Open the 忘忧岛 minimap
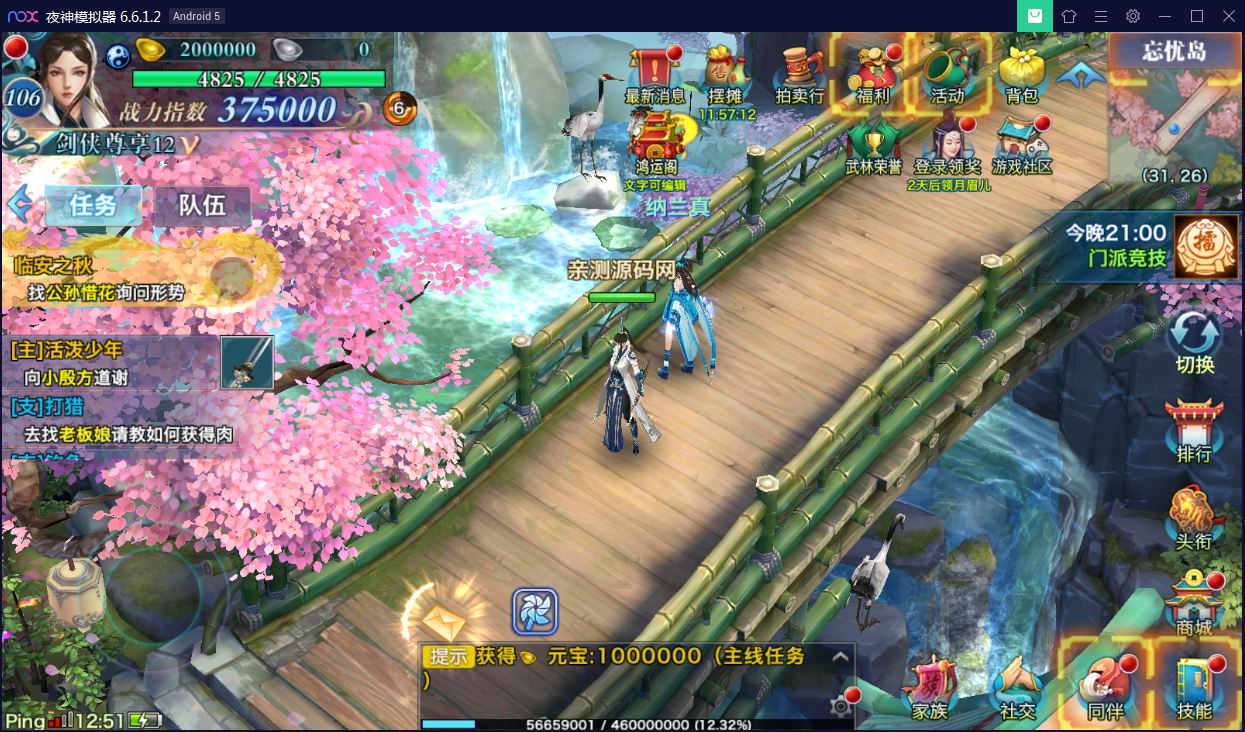The height and width of the screenshot is (732, 1245). pyautogui.click(x=1174, y=110)
